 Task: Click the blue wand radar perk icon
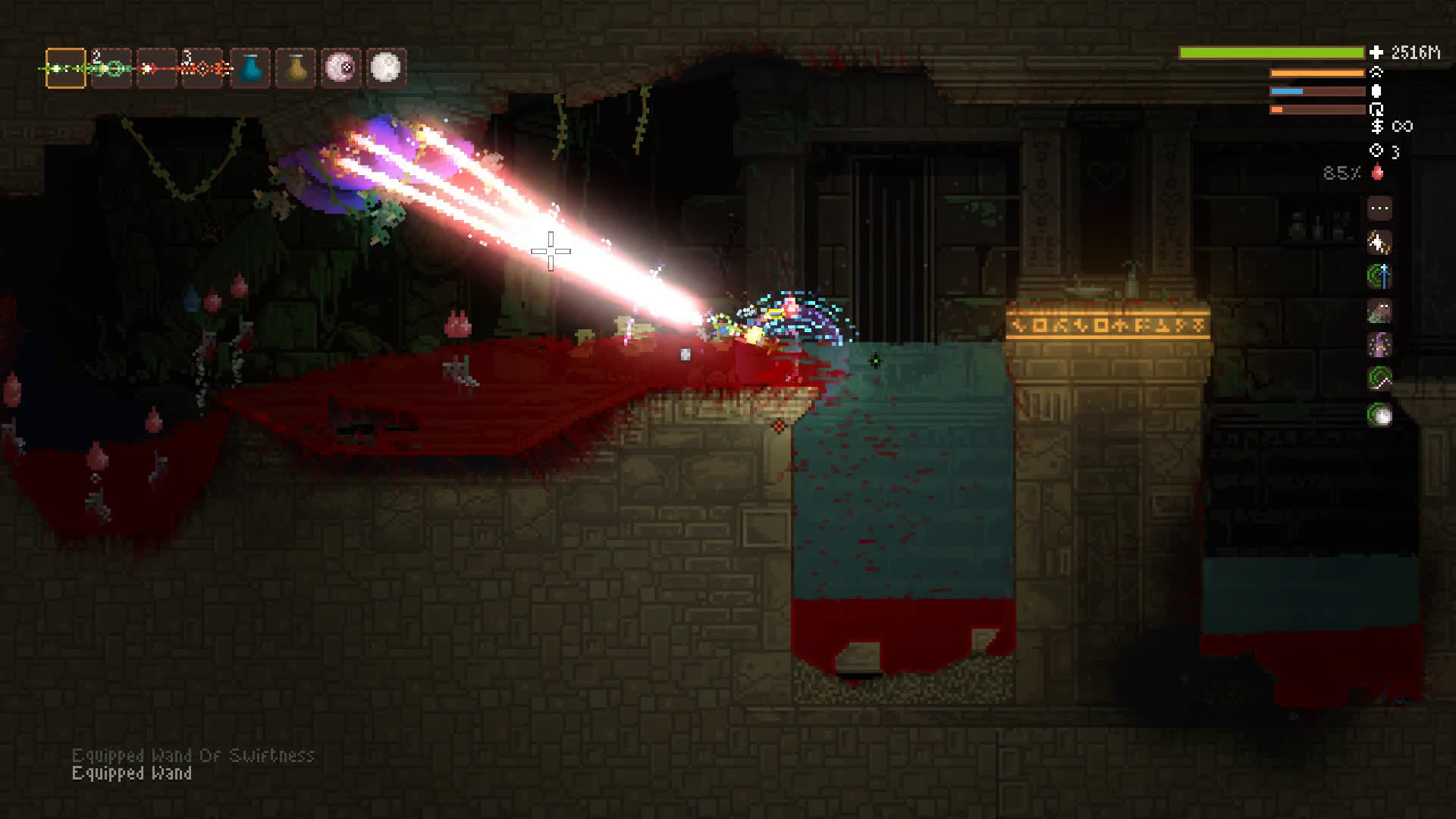[x=1379, y=277]
